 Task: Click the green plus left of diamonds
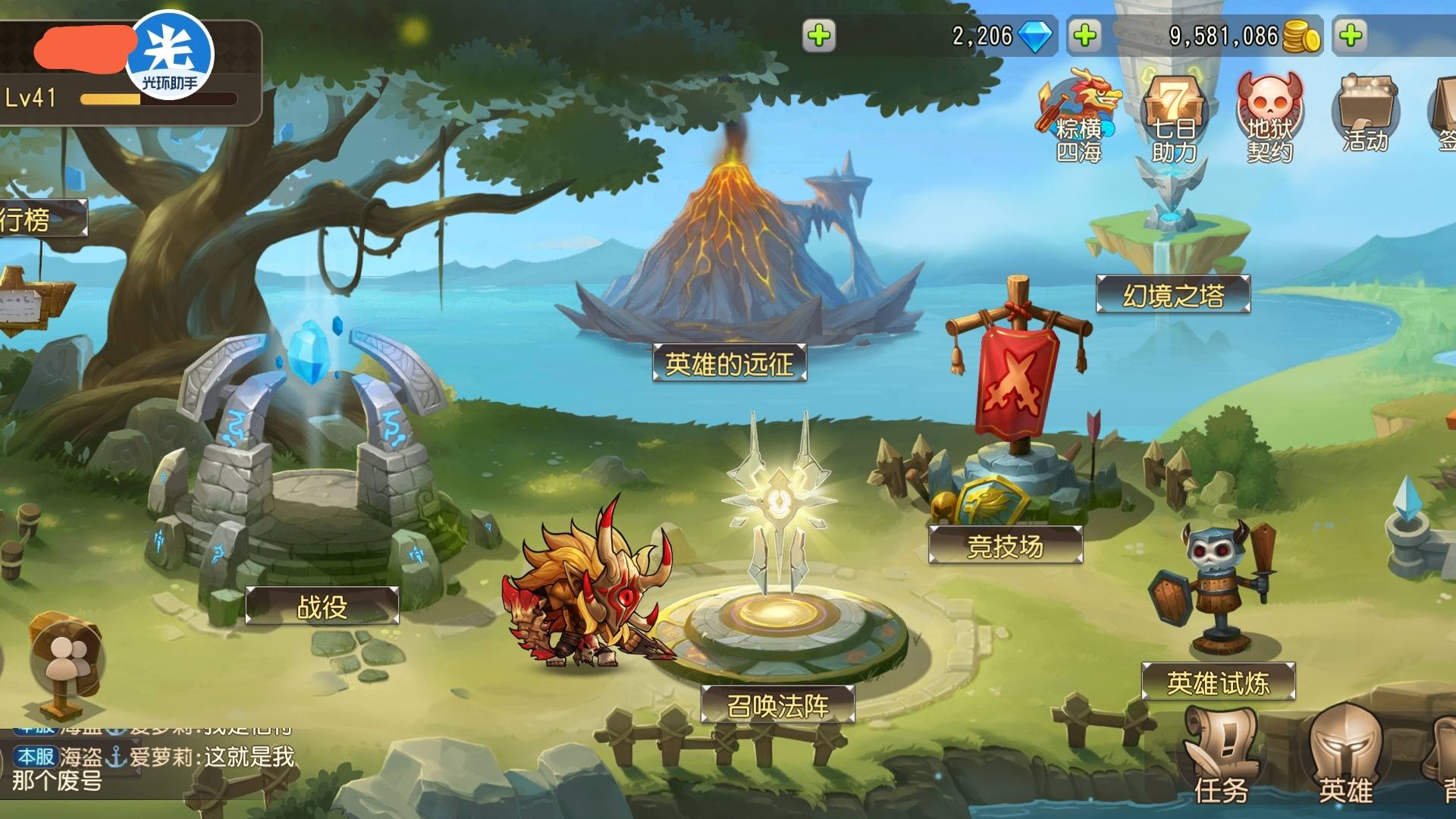coord(819,36)
